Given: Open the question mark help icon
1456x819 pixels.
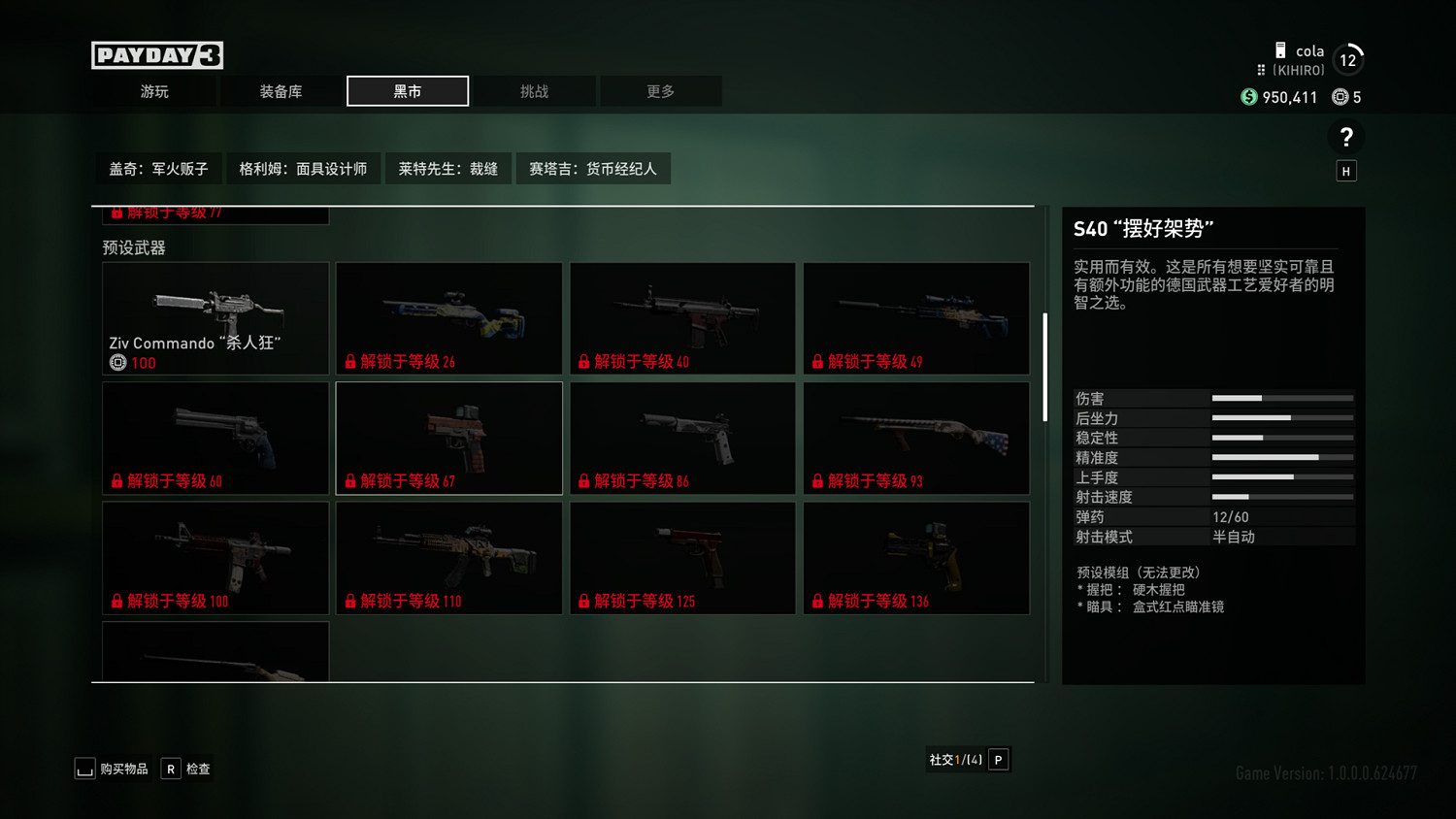Looking at the screenshot, I should click(x=1346, y=136).
